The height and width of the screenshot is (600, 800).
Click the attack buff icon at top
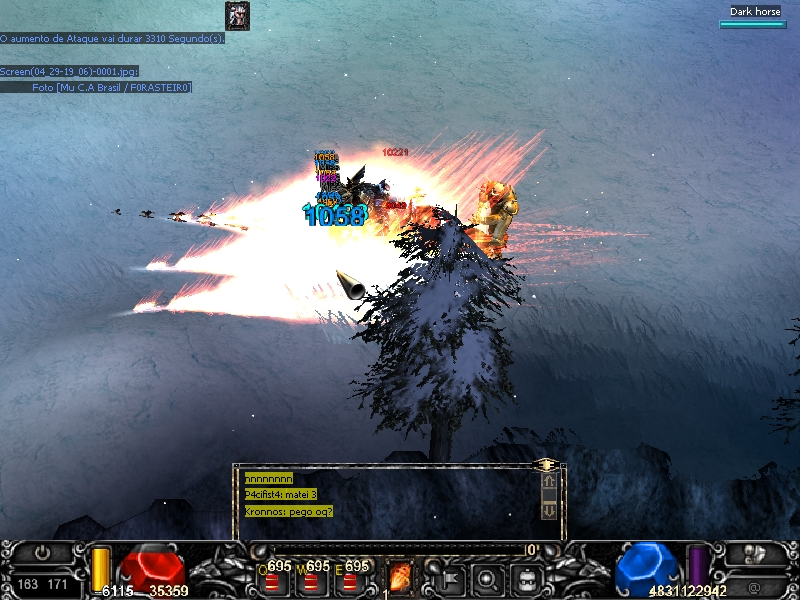[237, 15]
